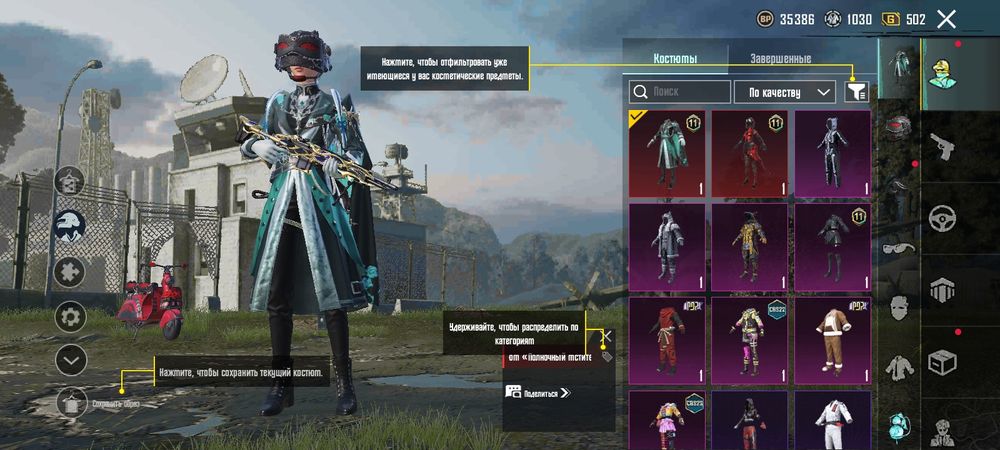The width and height of the screenshot is (1000, 450).
Task: Open the Завершенные tab
Action: 781,59
